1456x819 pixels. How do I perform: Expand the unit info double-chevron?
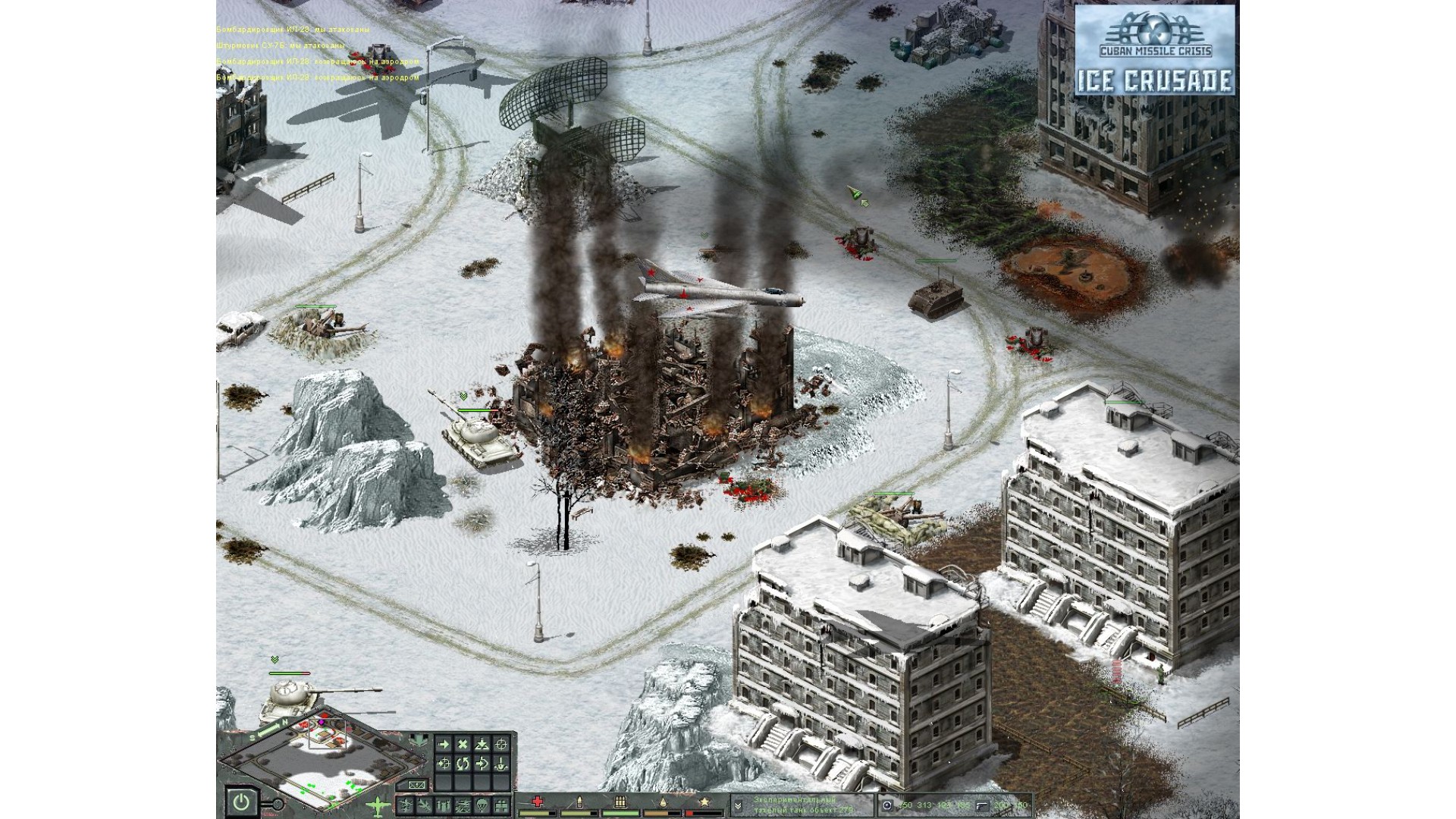tap(737, 805)
